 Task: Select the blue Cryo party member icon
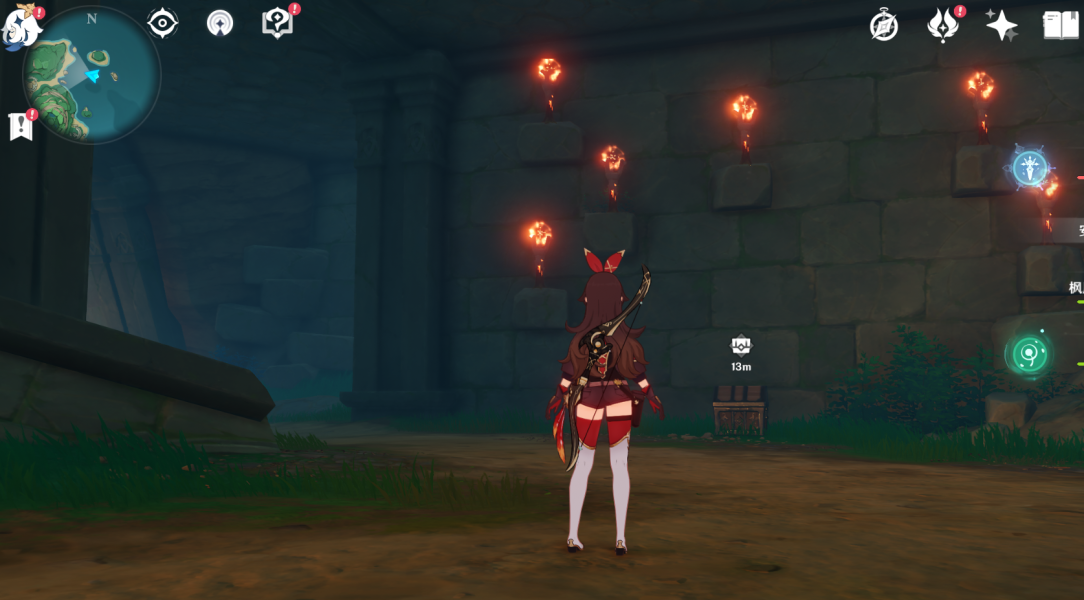(1030, 168)
